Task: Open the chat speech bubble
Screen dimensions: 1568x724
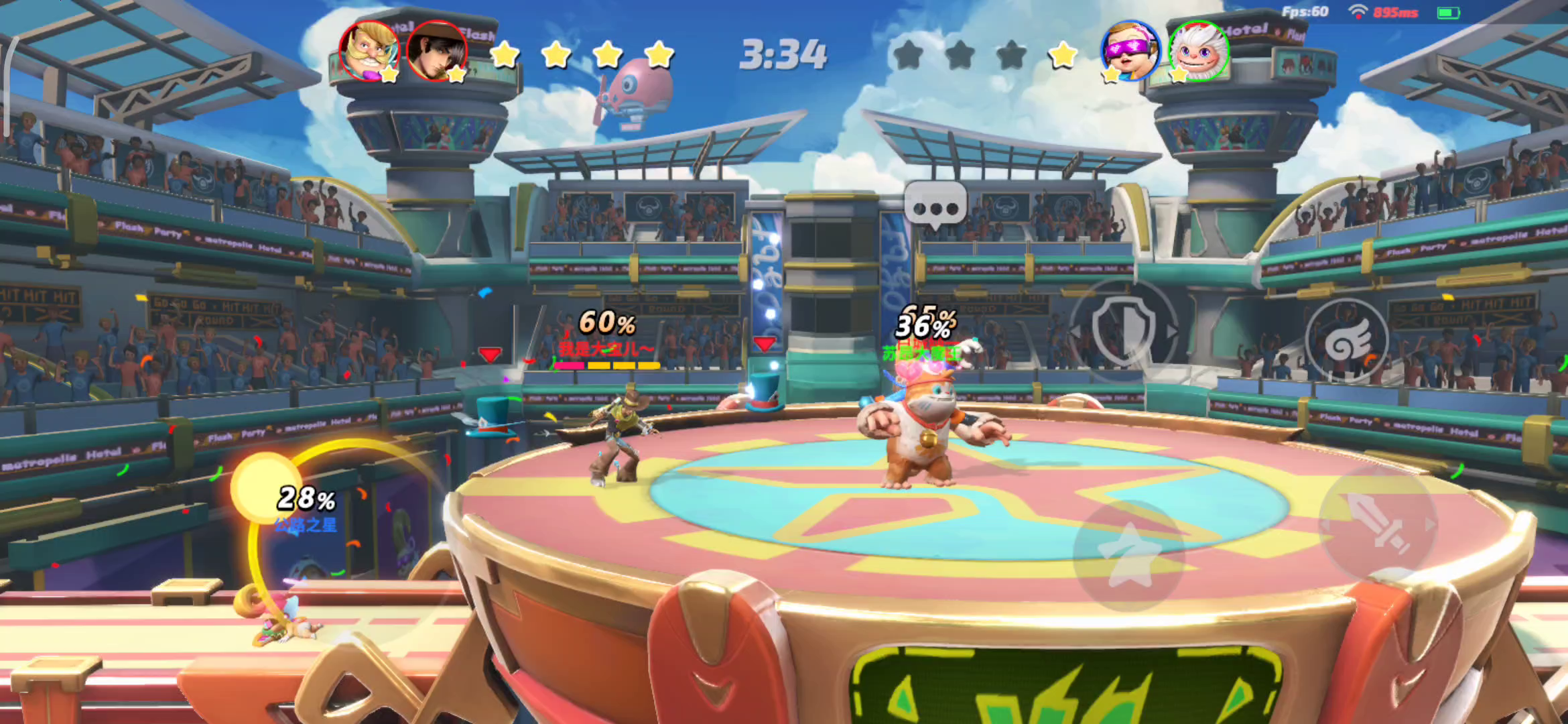Action: pyautogui.click(x=935, y=205)
